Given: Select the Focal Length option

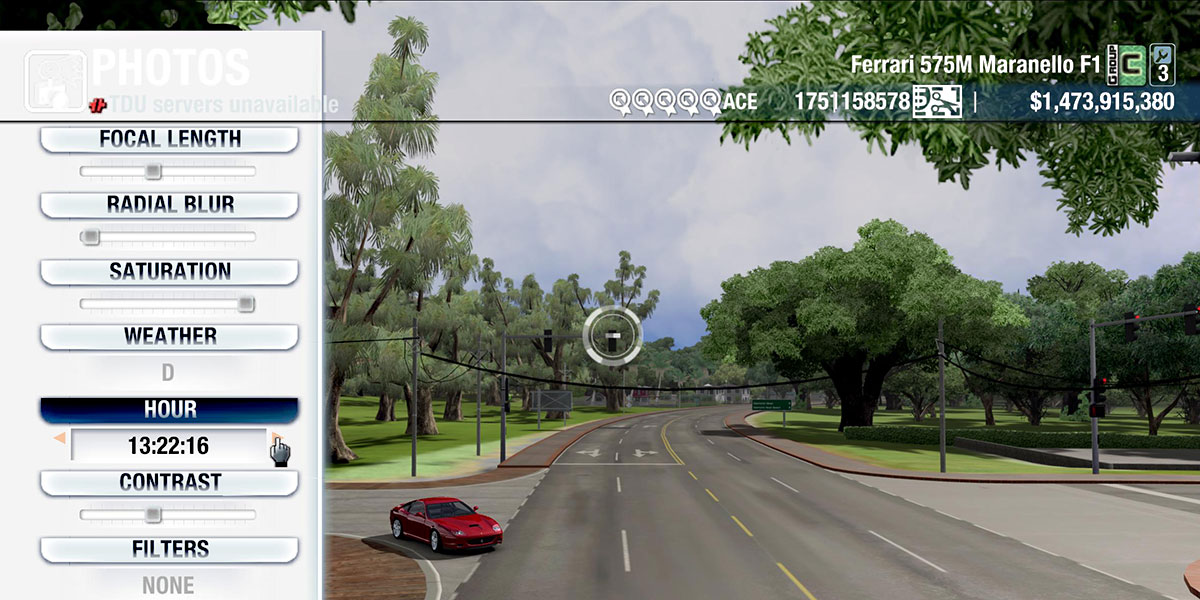Looking at the screenshot, I should click(x=169, y=139).
